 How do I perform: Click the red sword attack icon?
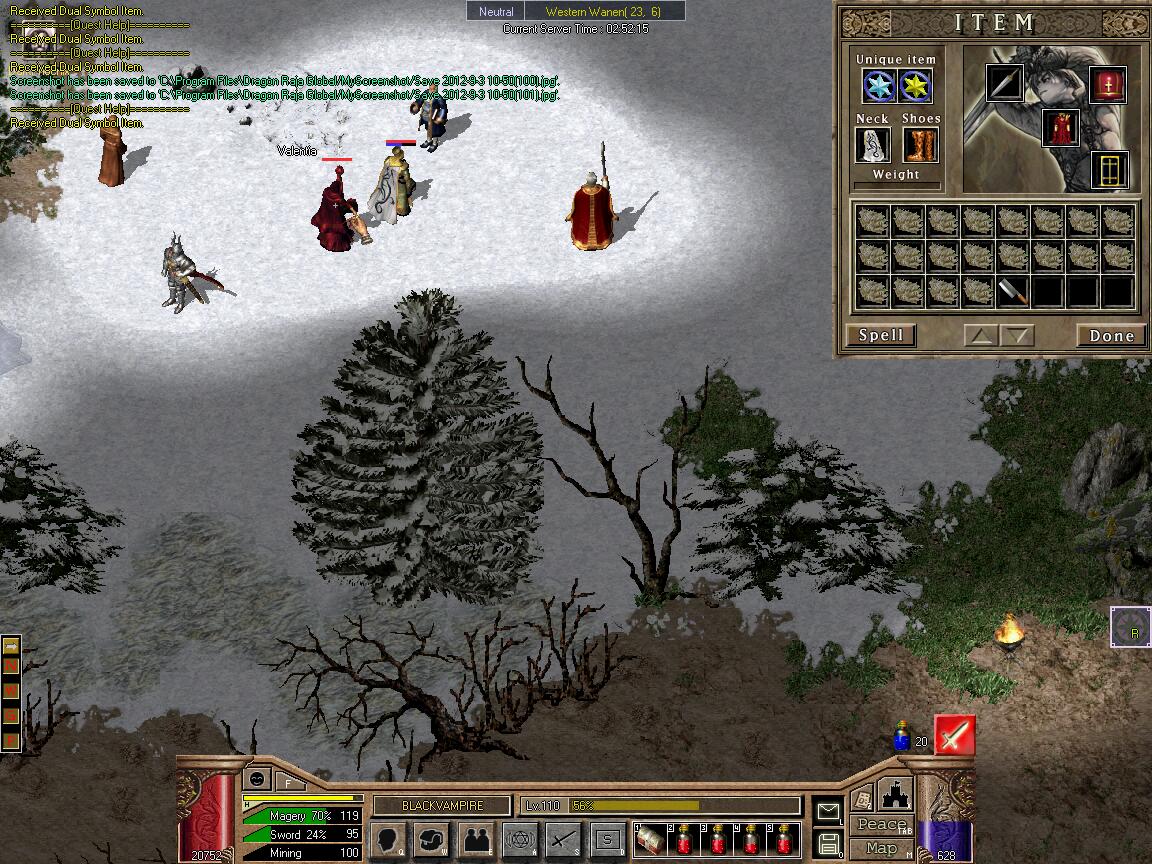954,736
